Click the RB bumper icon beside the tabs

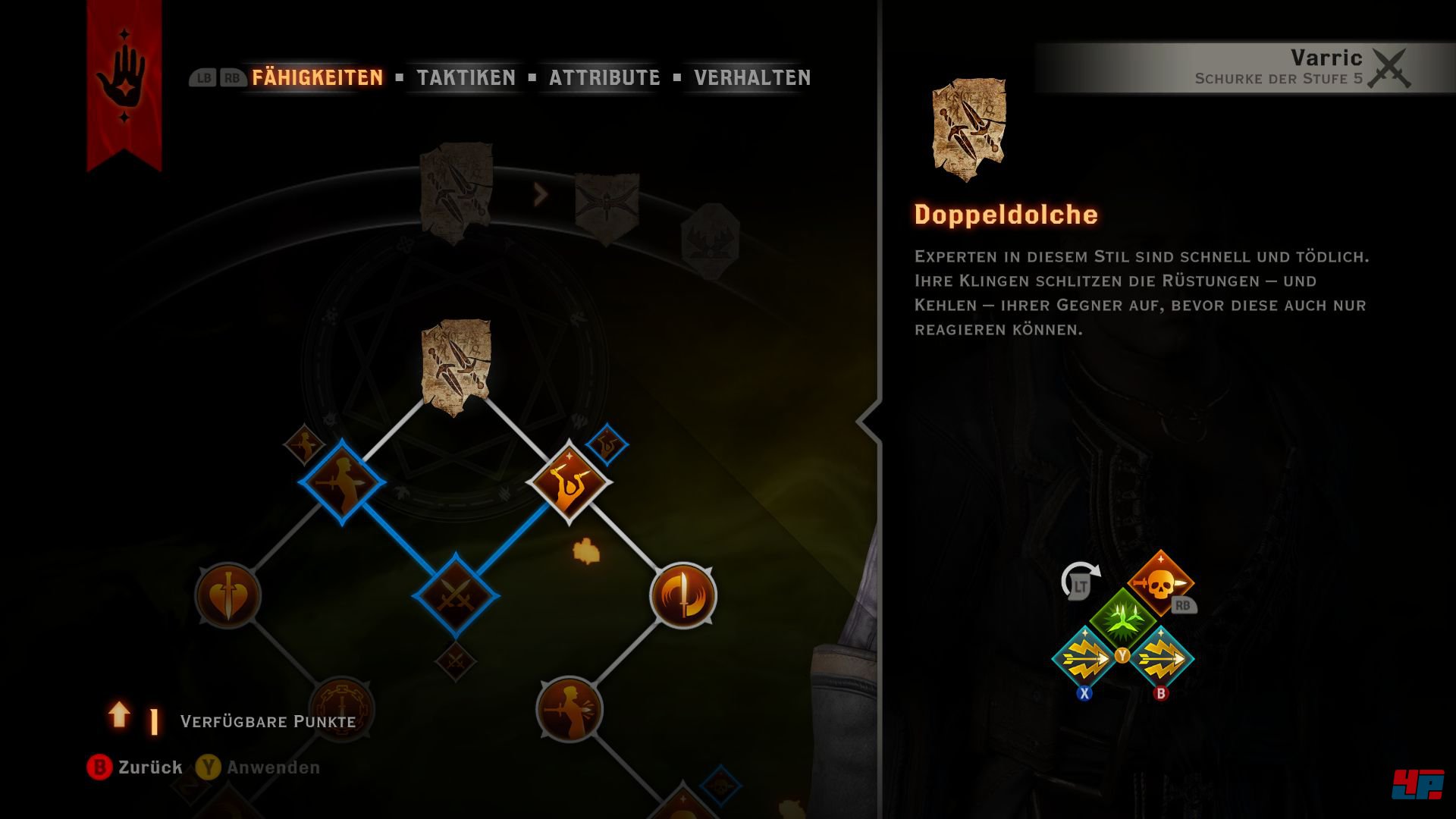click(231, 76)
